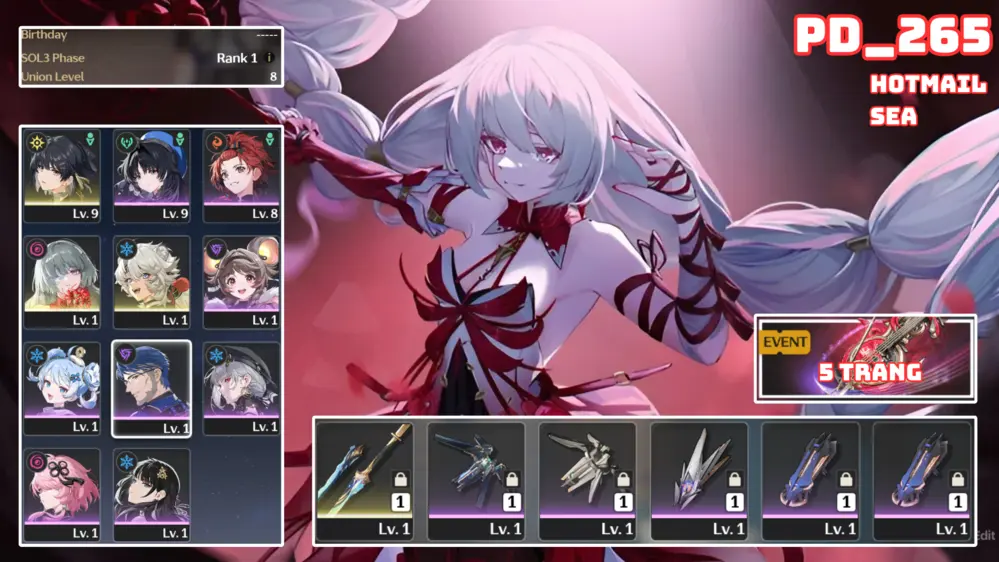
Task: Select the white curly-haired Glacio character
Action: pos(151,282)
